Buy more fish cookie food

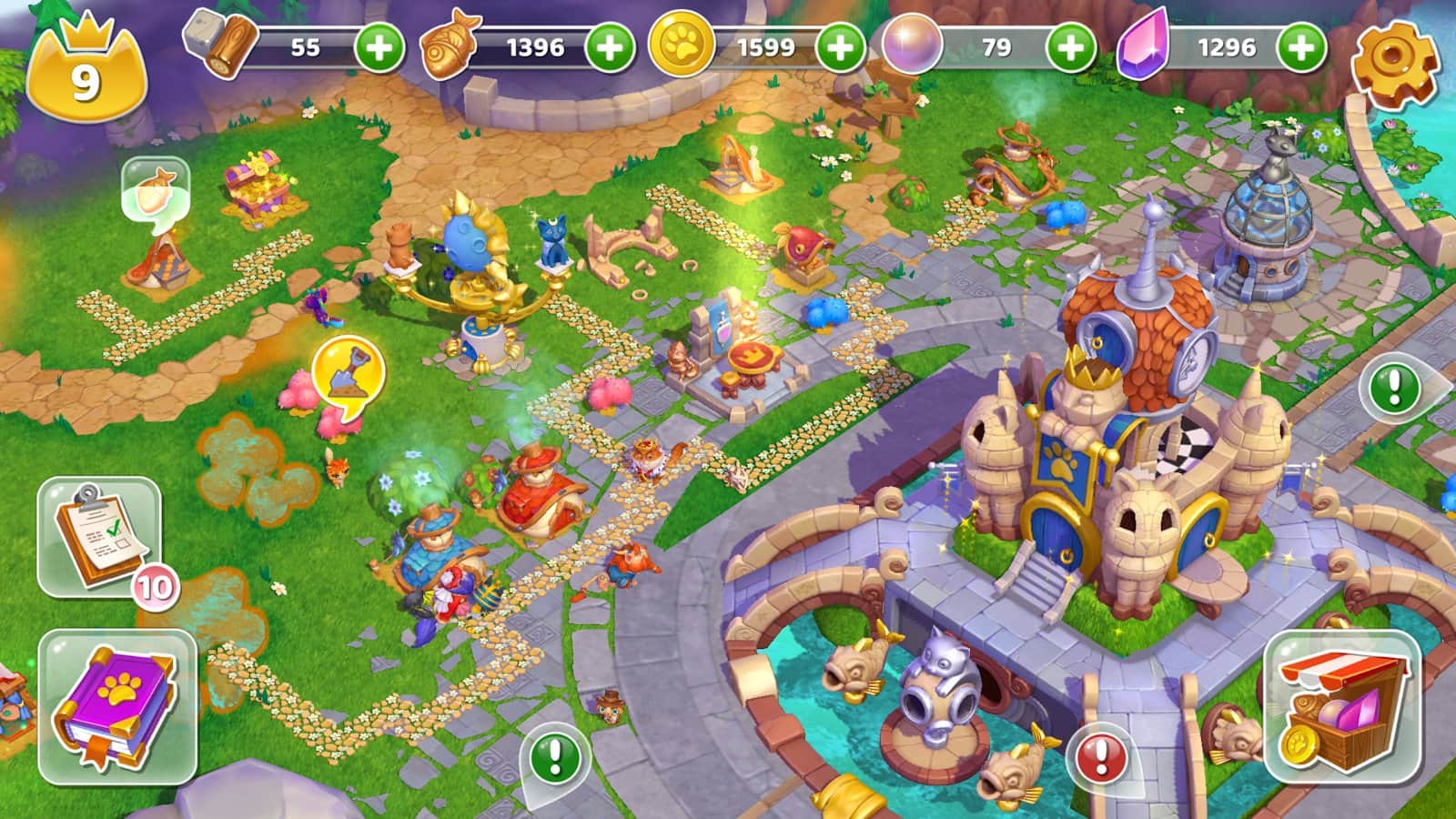[x=609, y=47]
